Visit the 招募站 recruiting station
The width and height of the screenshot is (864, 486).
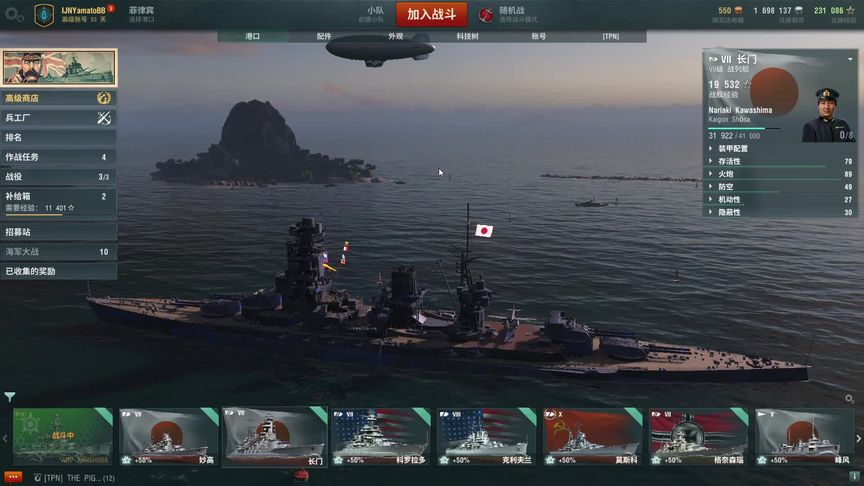coord(58,232)
